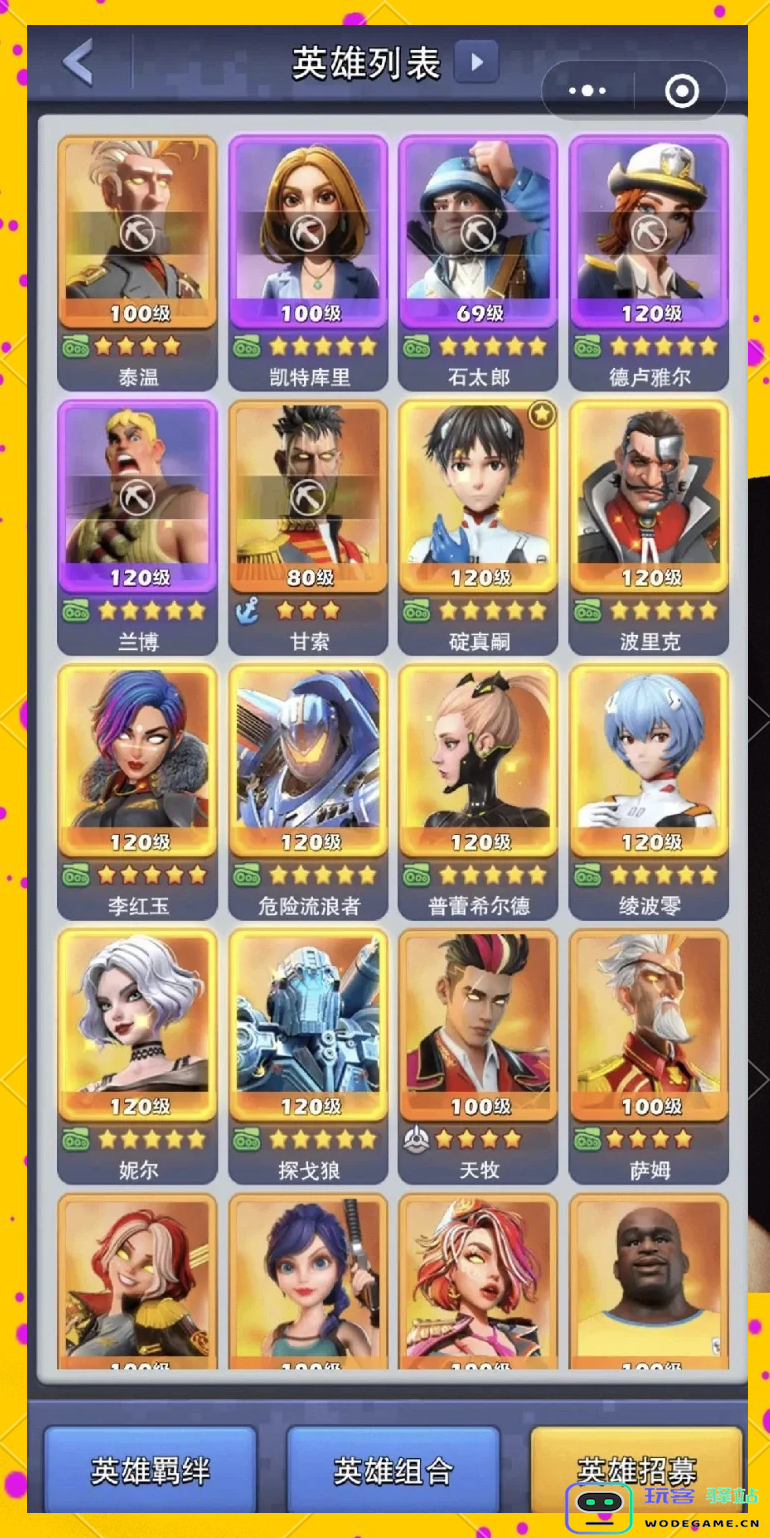The width and height of the screenshot is (770, 1538).
Task: Close the mini-program with the circle button
Action: tap(682, 91)
